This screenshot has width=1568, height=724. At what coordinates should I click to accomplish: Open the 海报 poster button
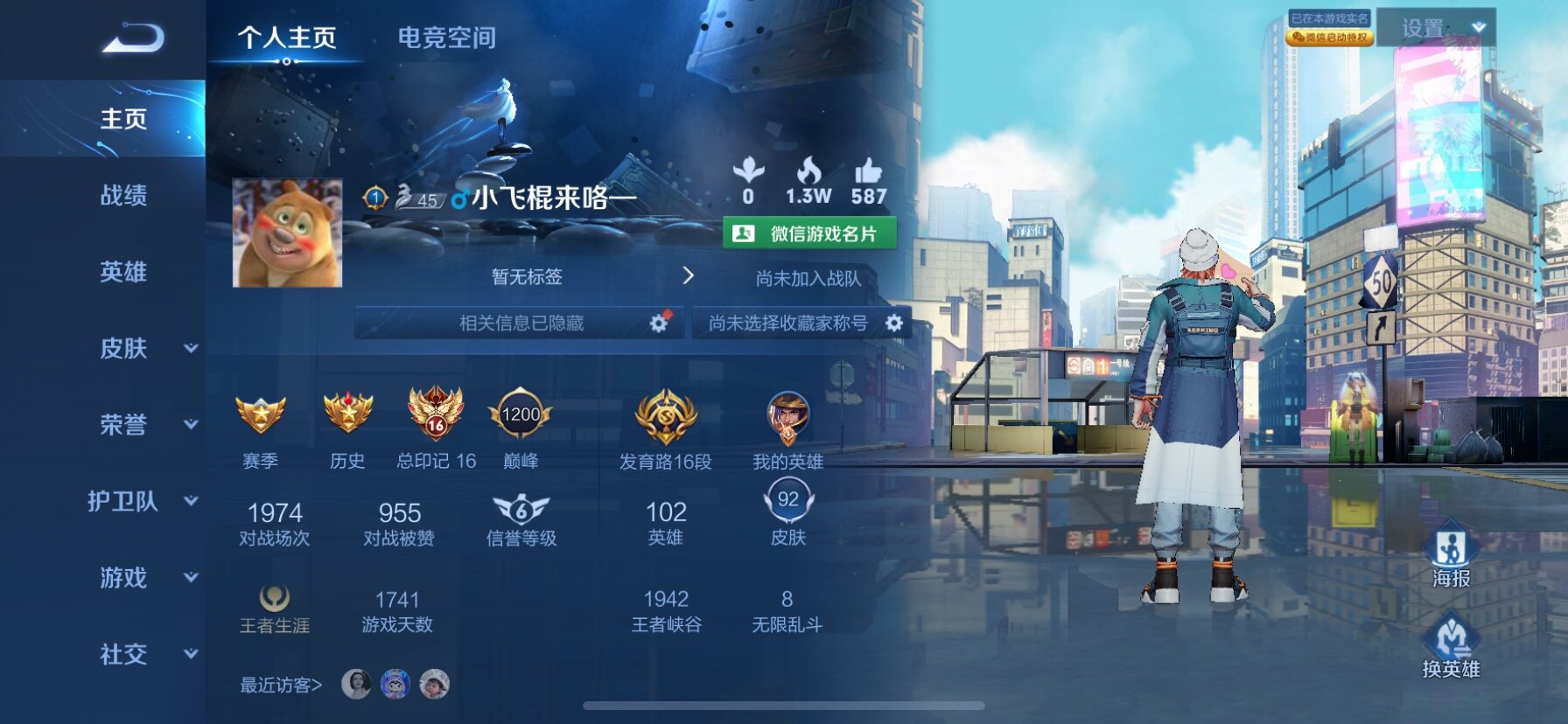(1451, 558)
